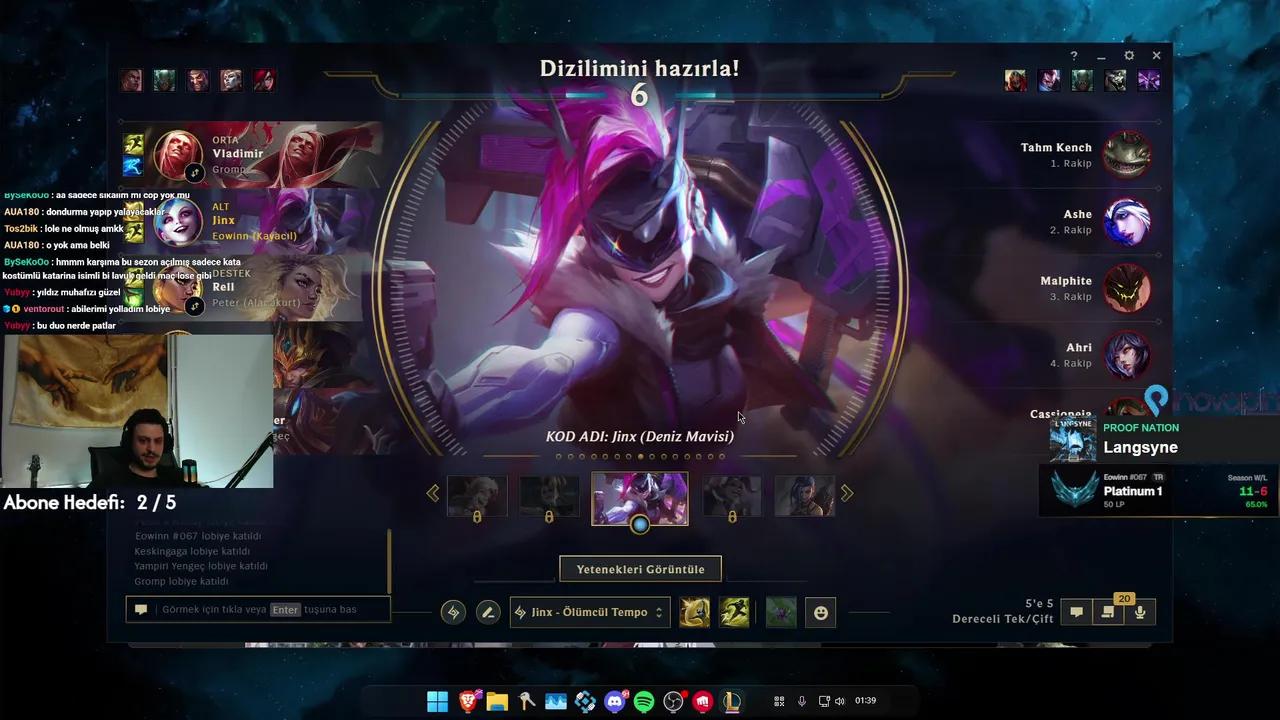Open the client settings gear icon
Screen dimensions: 1280x720
click(x=1128, y=55)
